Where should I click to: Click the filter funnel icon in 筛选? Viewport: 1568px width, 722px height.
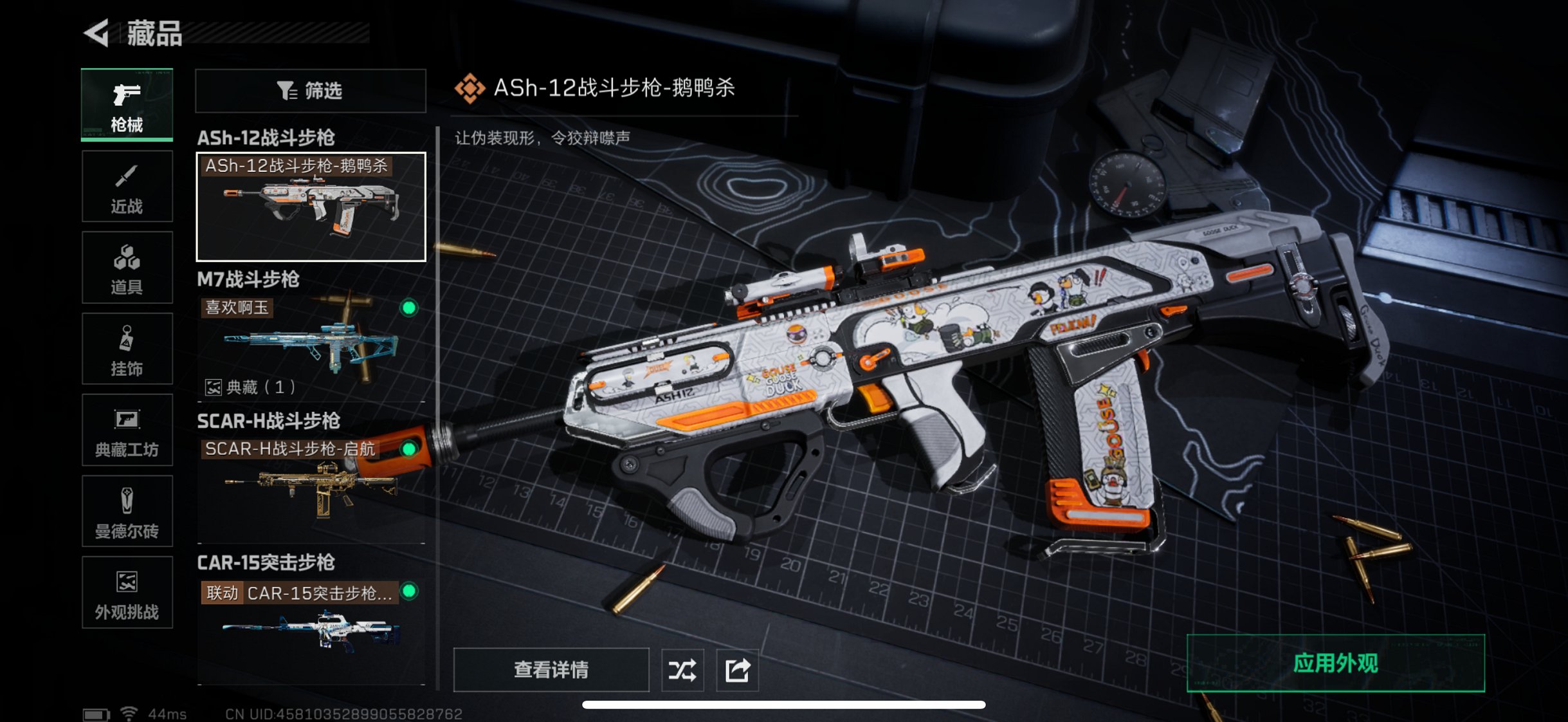click(x=289, y=91)
